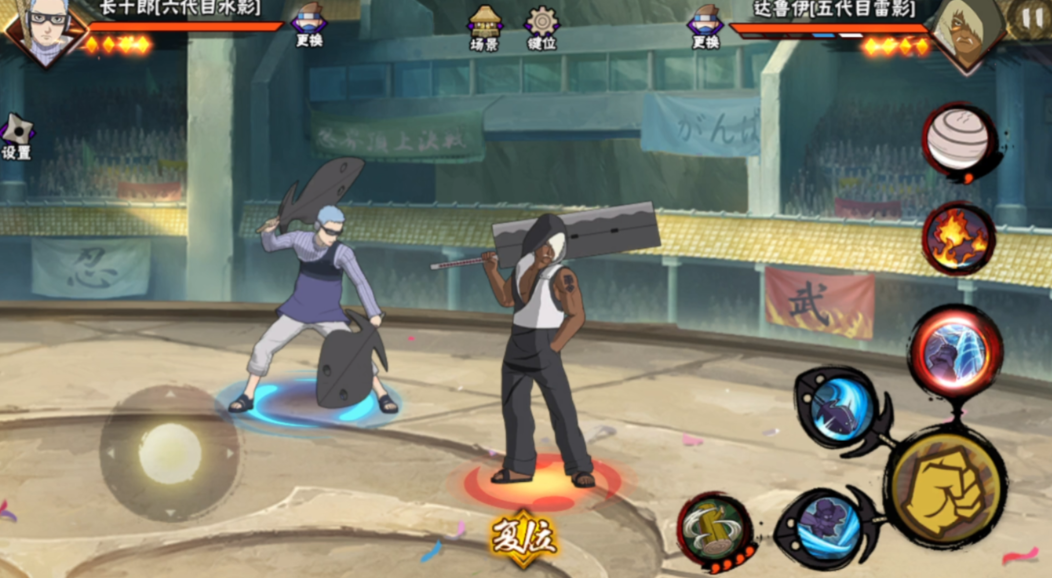Activate the red-ringed ultimate skill icon
Image resolution: width=1052 pixels, height=578 pixels.
[x=955, y=354]
